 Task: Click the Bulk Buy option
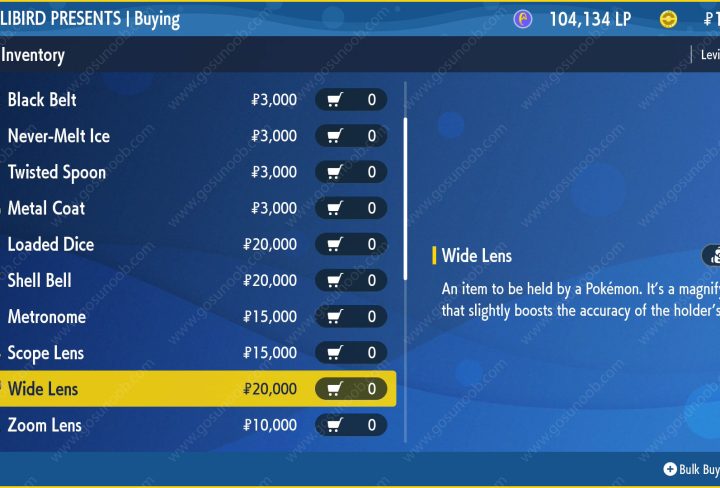pyautogui.click(x=692, y=469)
